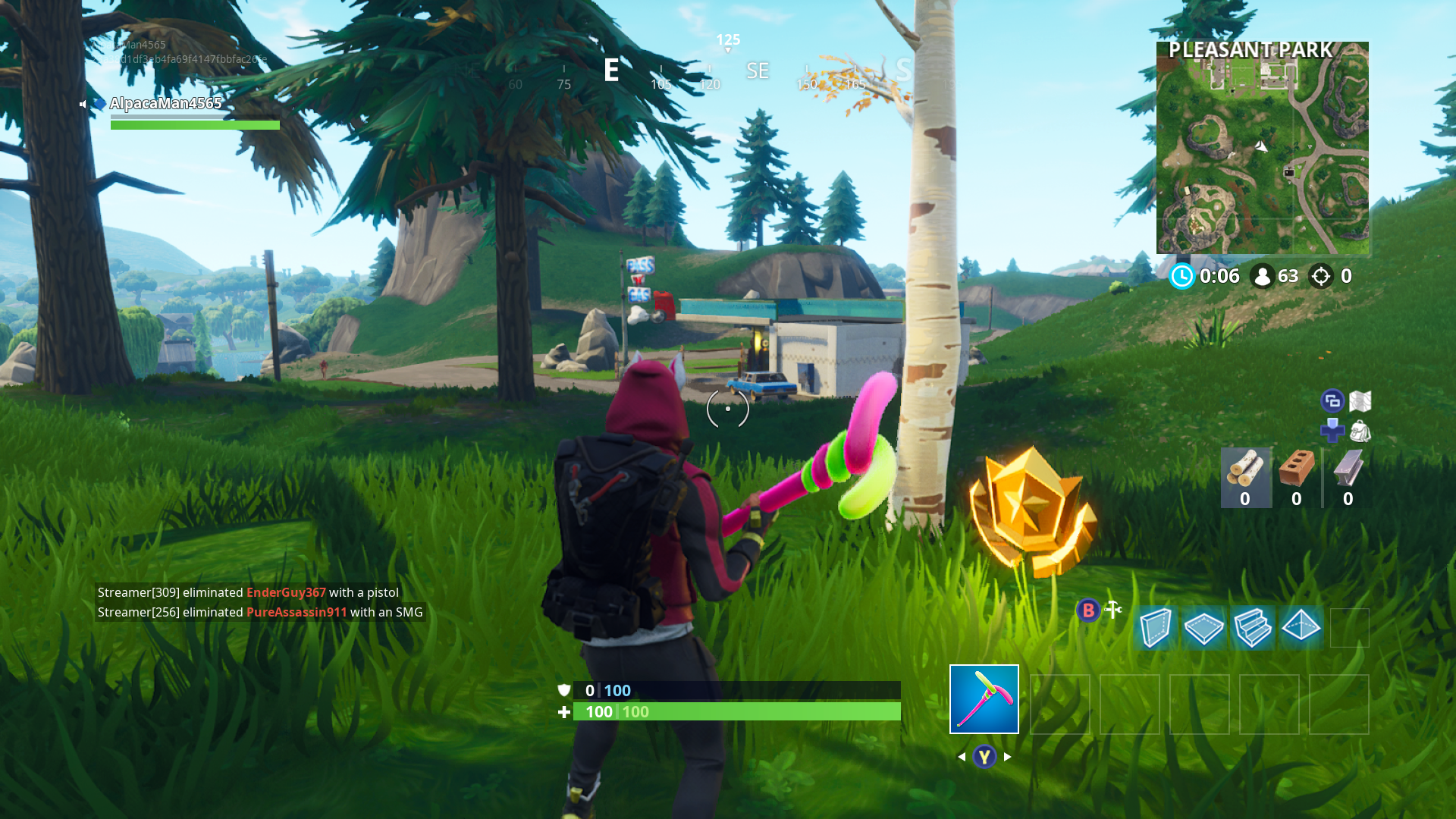This screenshot has height=819, width=1456.
Task: Click the building tools hammer icon
Action: pyautogui.click(x=1112, y=609)
